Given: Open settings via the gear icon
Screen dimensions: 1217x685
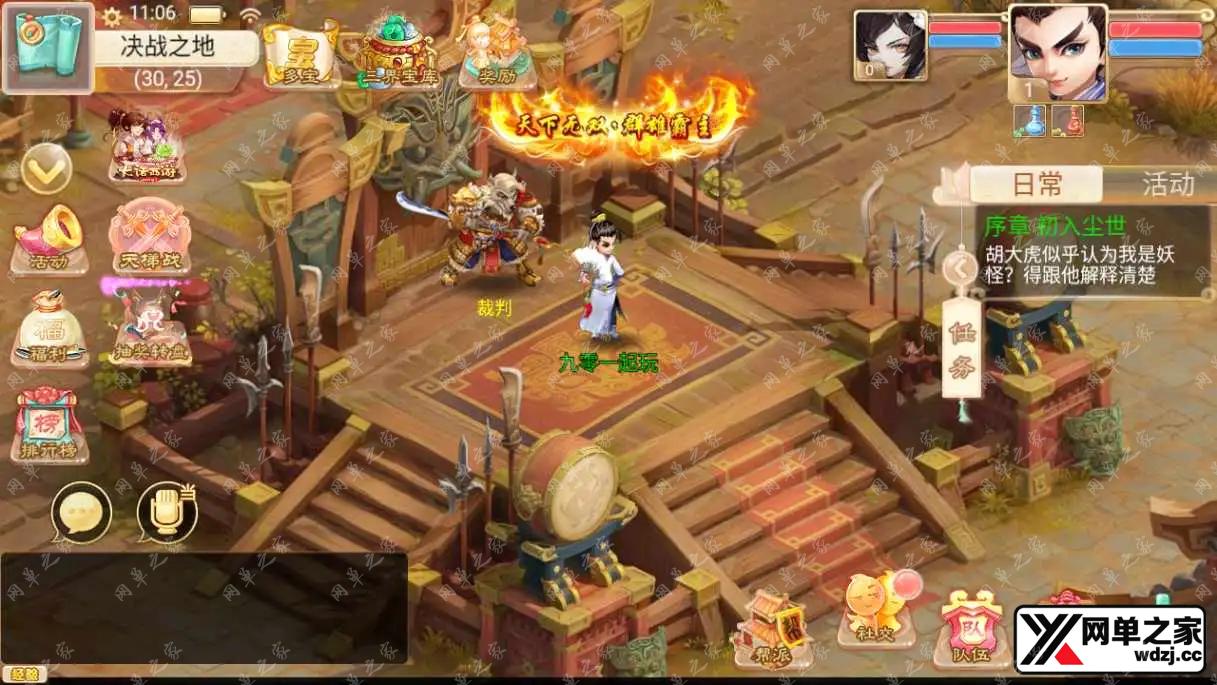Looking at the screenshot, I should click(112, 15).
